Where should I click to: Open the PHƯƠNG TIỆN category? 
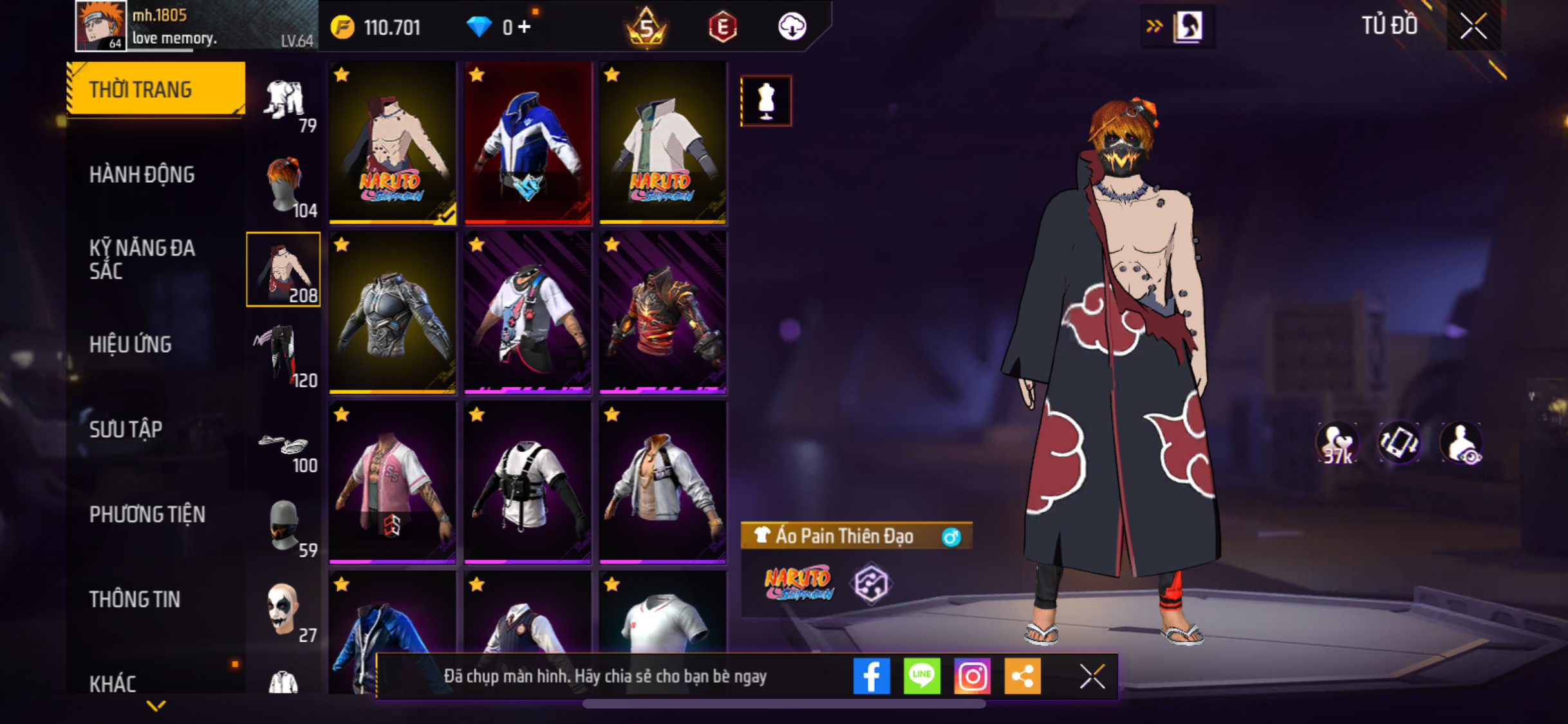click(x=147, y=514)
